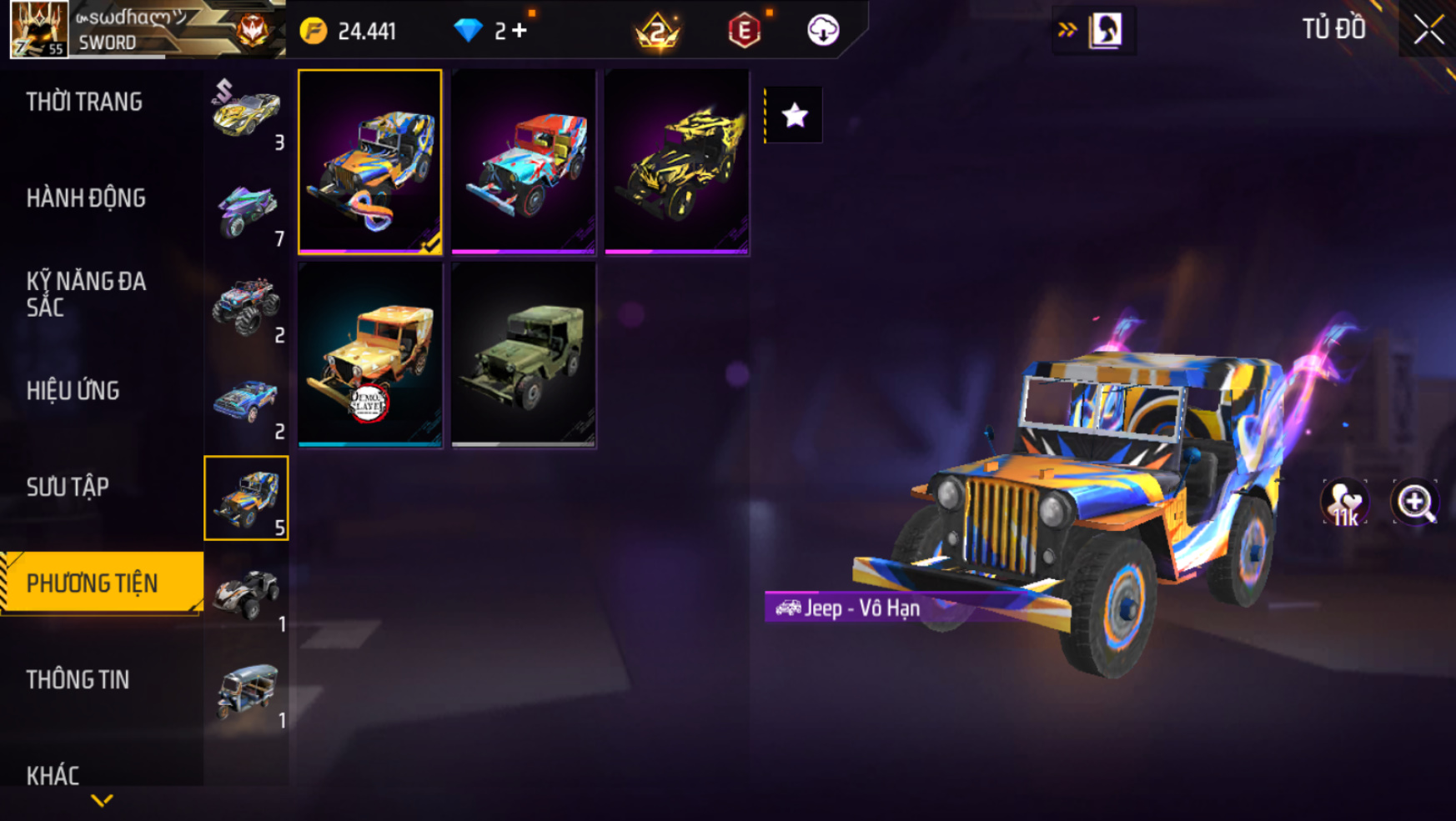This screenshot has height=821, width=1456.
Task: Select the Khác category
Action: (53, 775)
